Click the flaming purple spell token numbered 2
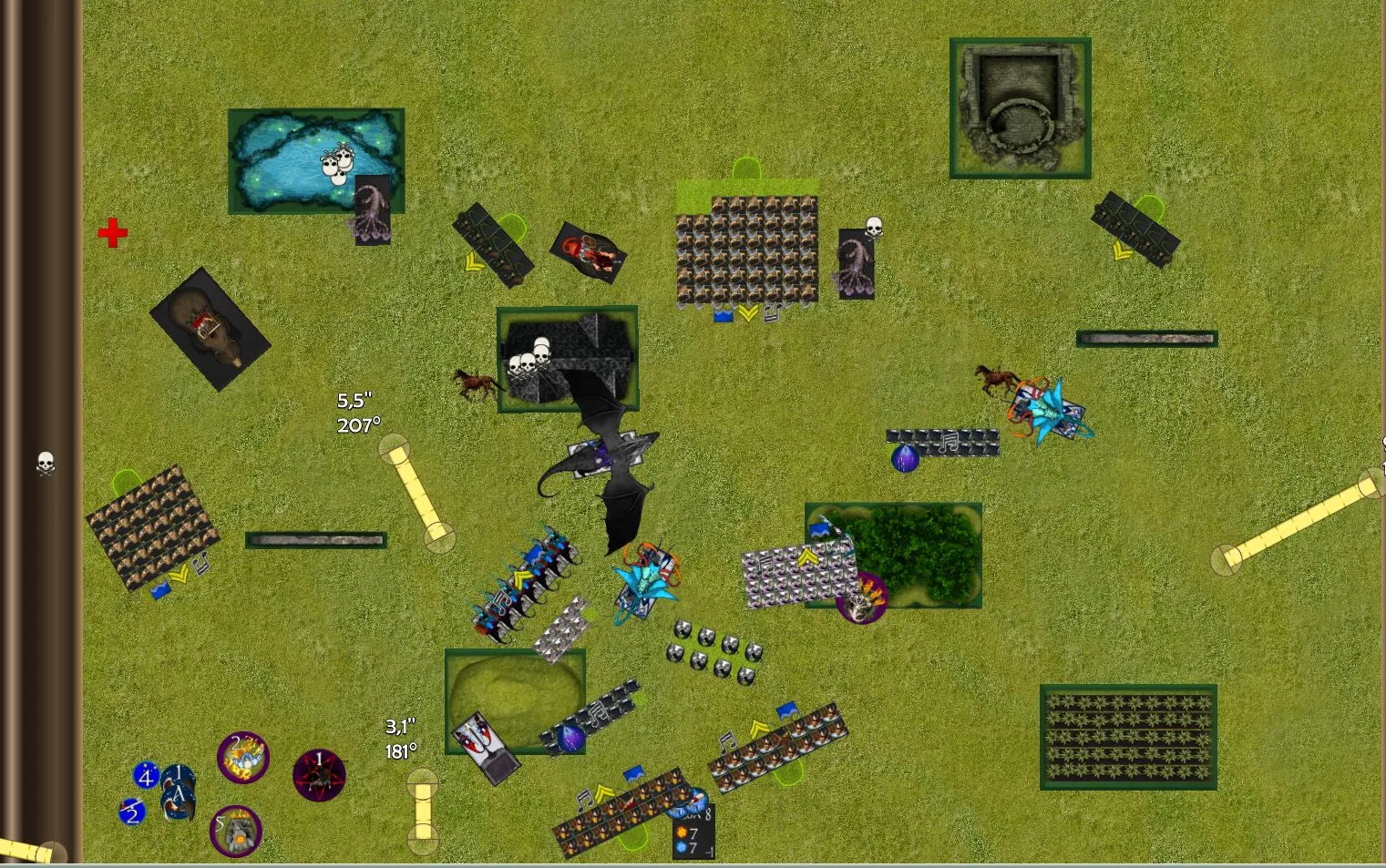This screenshot has height=868, width=1386. tap(243, 757)
